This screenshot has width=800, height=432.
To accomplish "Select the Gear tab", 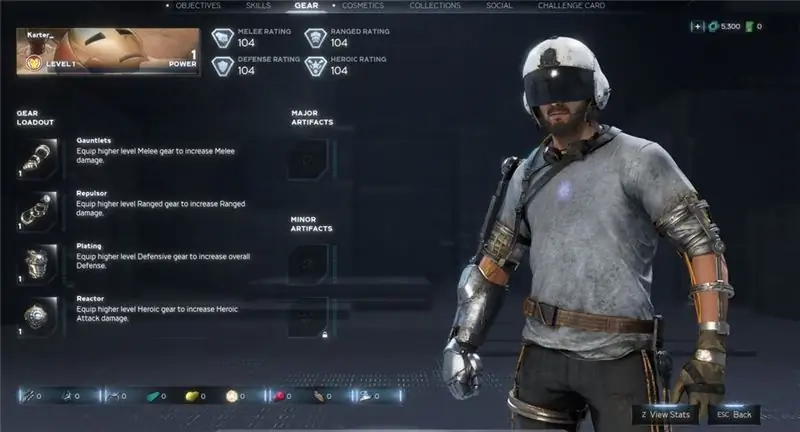I will point(306,6).
